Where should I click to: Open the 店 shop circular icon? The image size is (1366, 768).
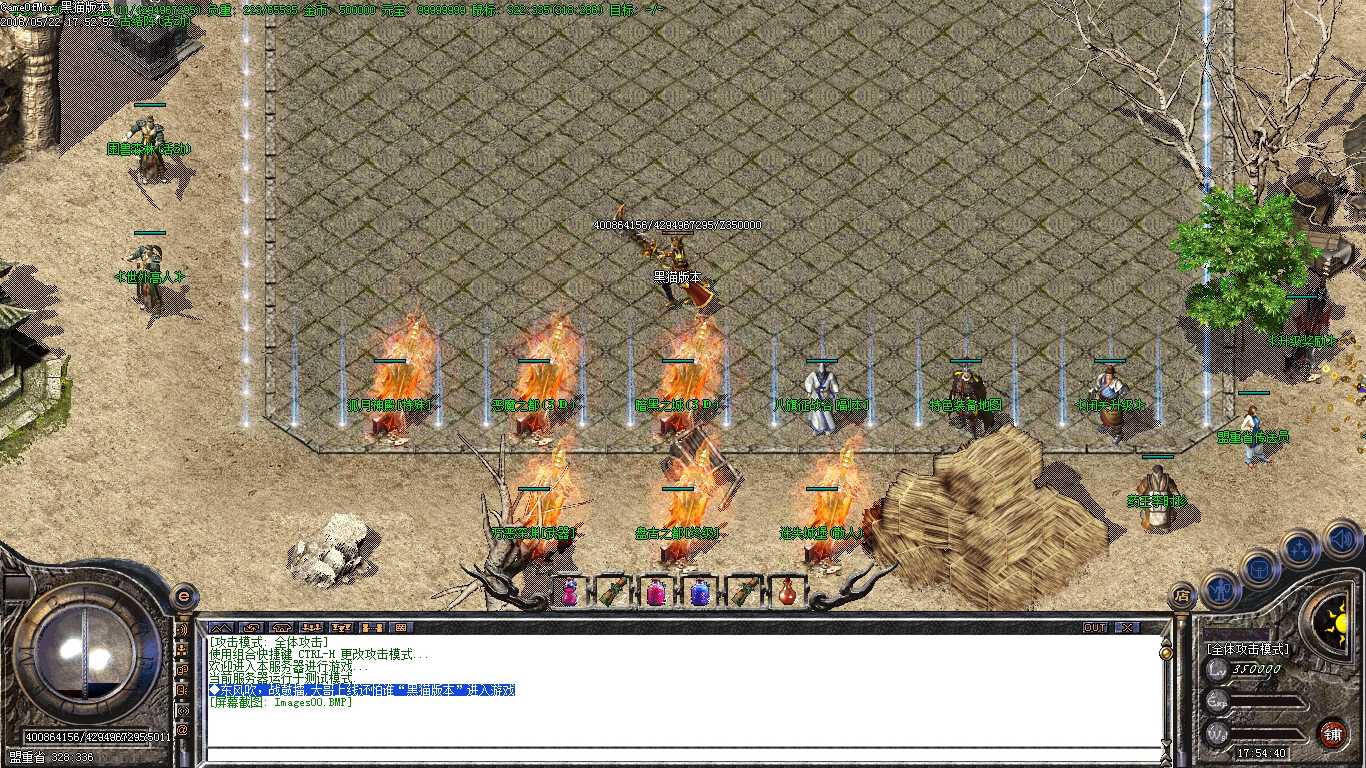pos(1183,594)
